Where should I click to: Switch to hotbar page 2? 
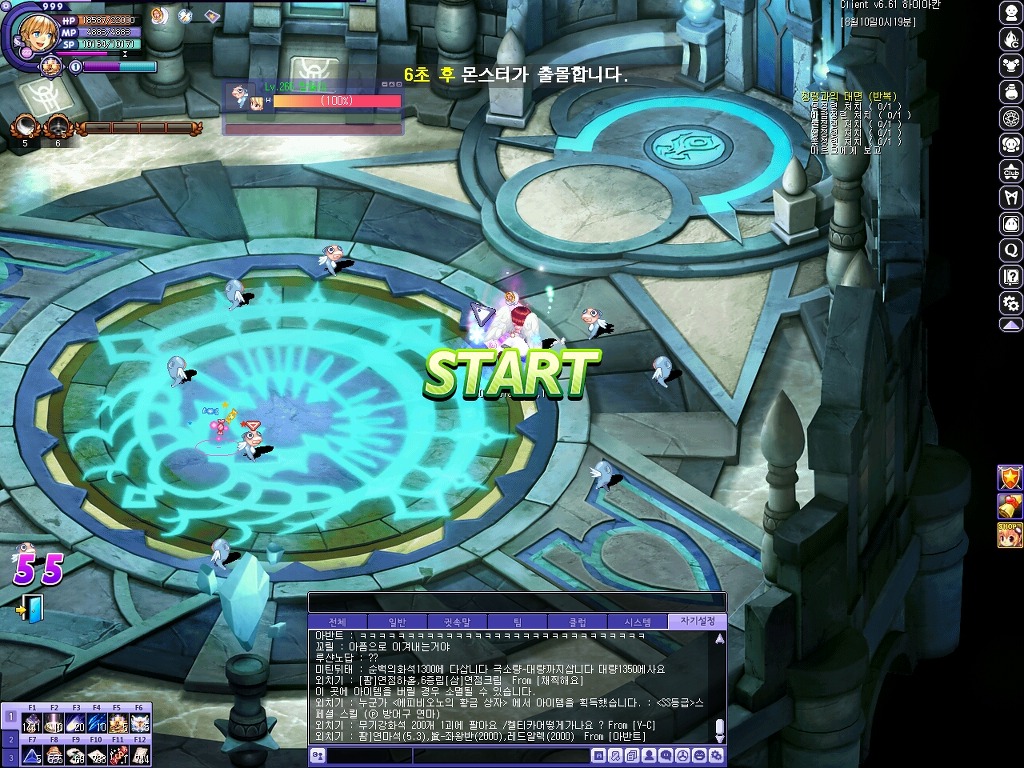tap(9, 738)
